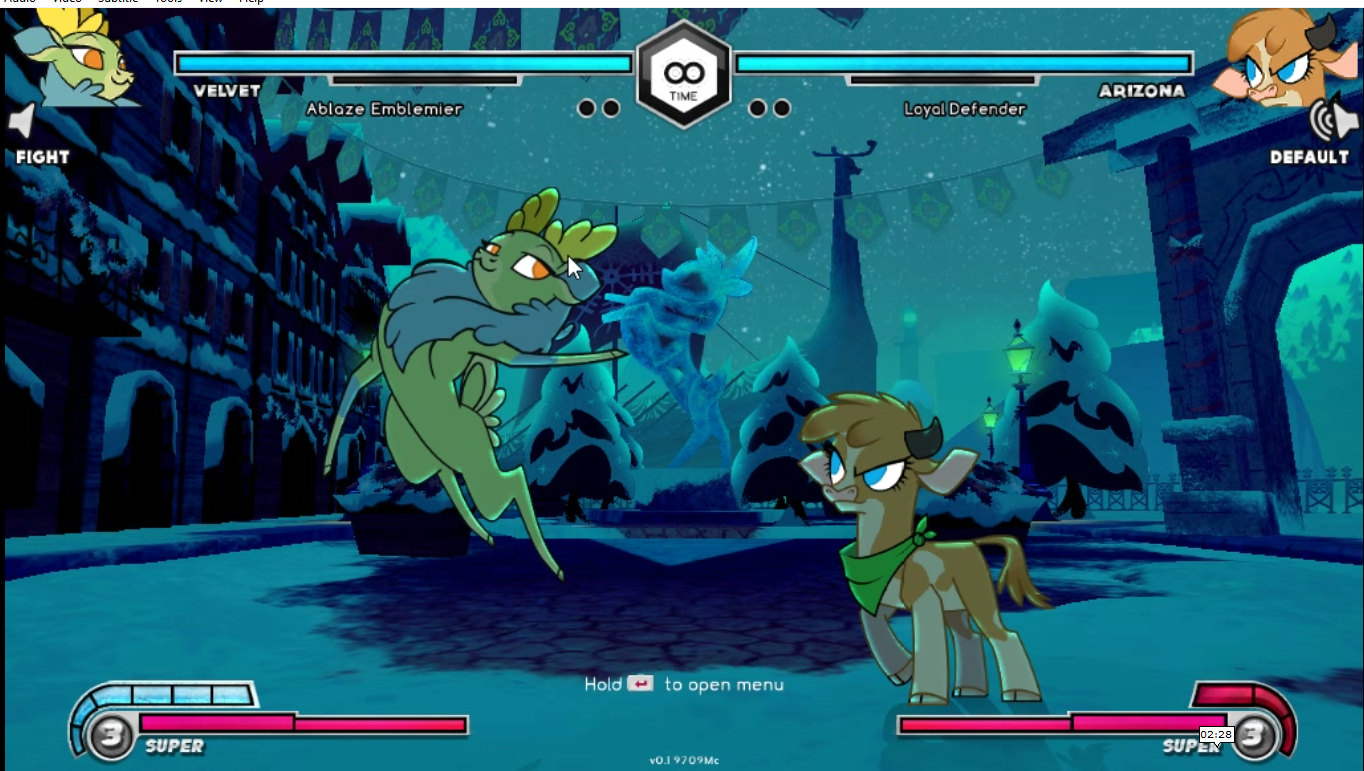Click the FIGHT speaker icon
Screen dimensions: 1364x771
tap(24, 122)
